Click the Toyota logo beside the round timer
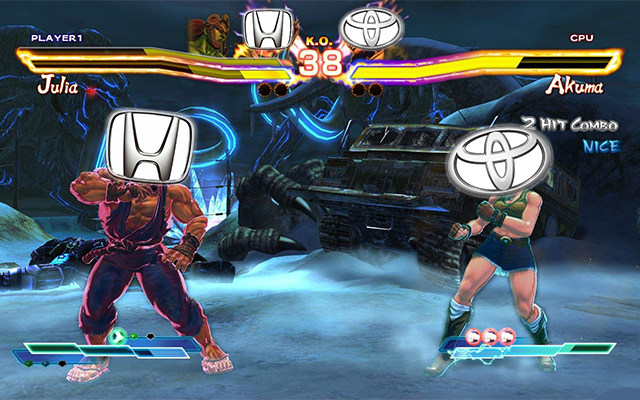Image resolution: width=640 pixels, height=400 pixels. (x=370, y=29)
